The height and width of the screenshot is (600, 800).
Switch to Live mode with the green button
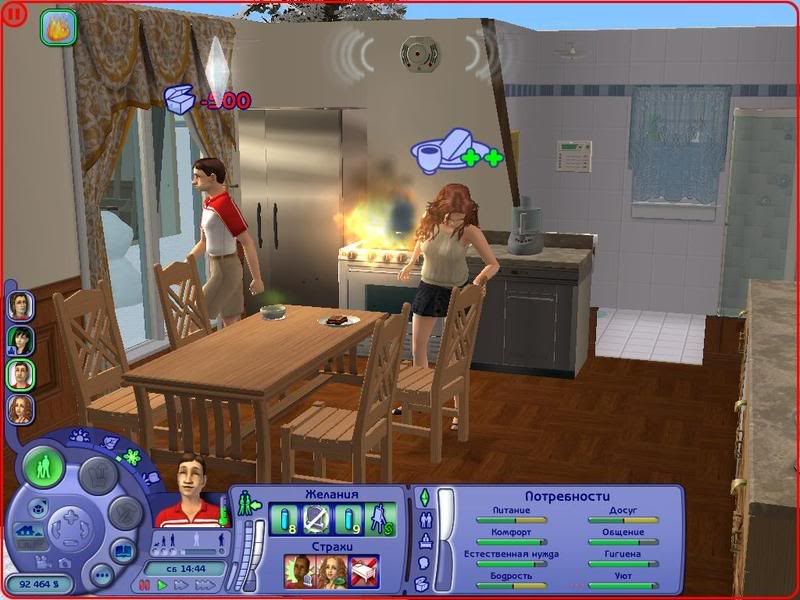pyautogui.click(x=44, y=467)
